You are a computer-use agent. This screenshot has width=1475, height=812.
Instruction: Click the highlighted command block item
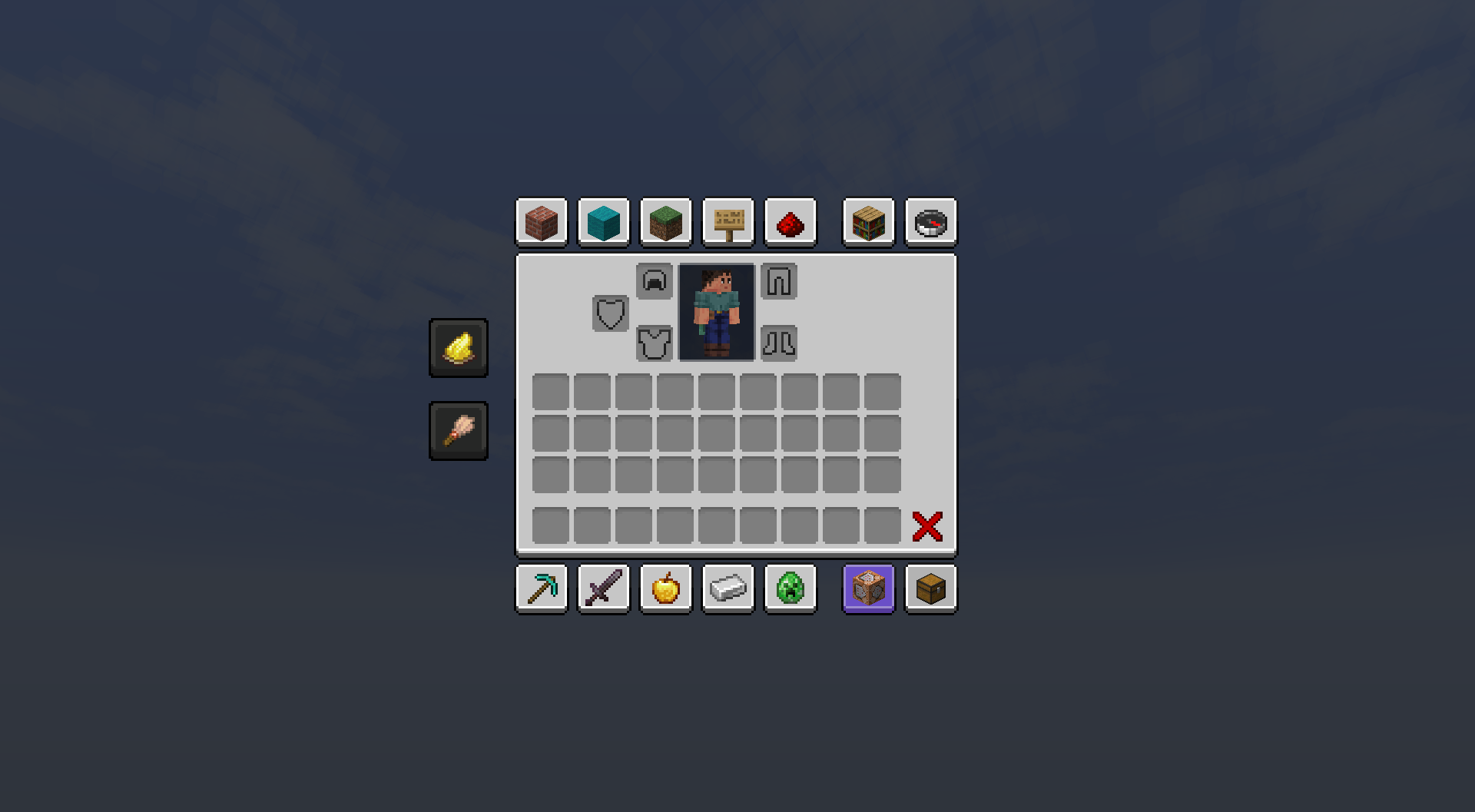click(x=868, y=588)
